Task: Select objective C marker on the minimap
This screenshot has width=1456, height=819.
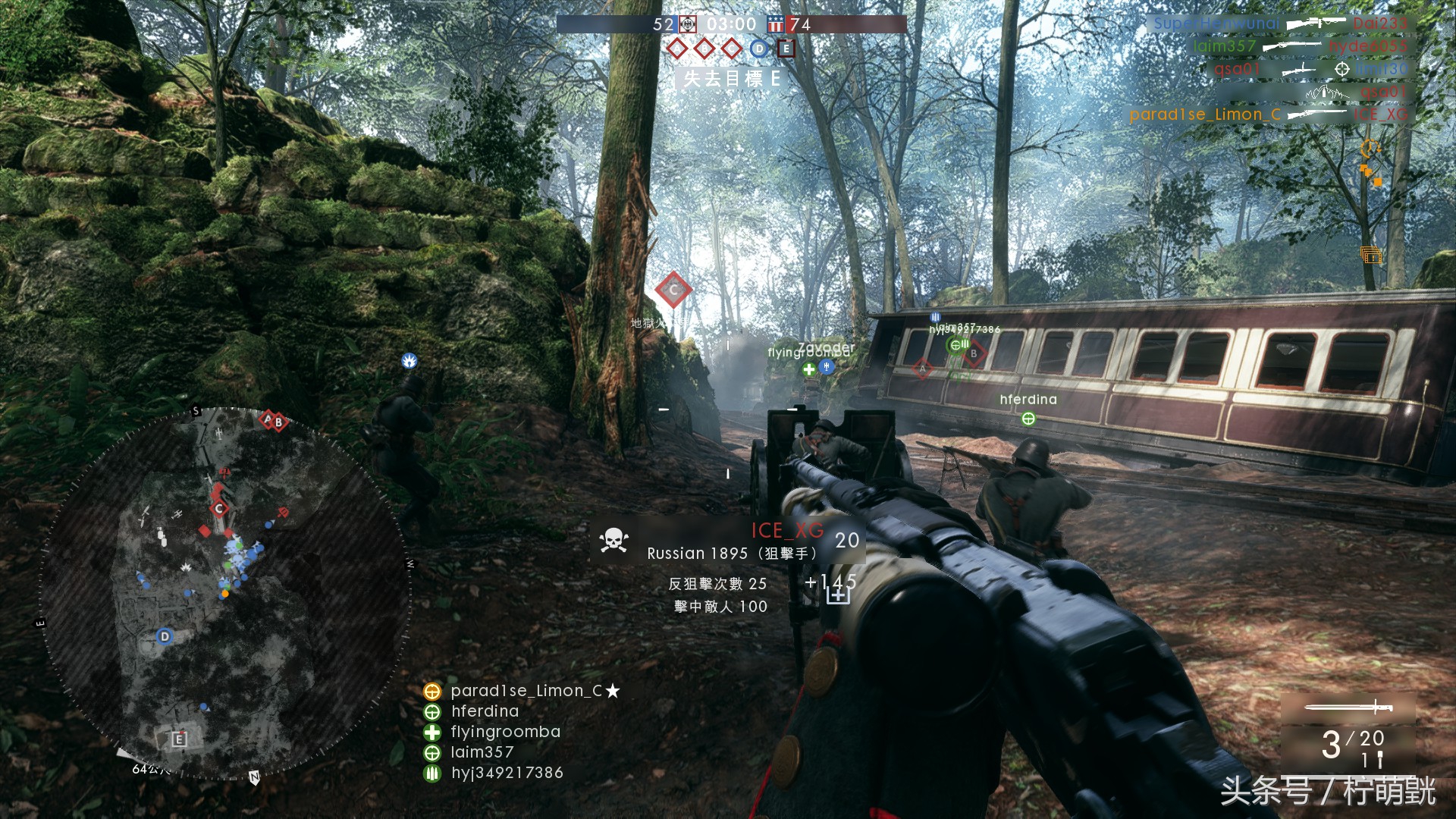Action: pyautogui.click(x=219, y=508)
